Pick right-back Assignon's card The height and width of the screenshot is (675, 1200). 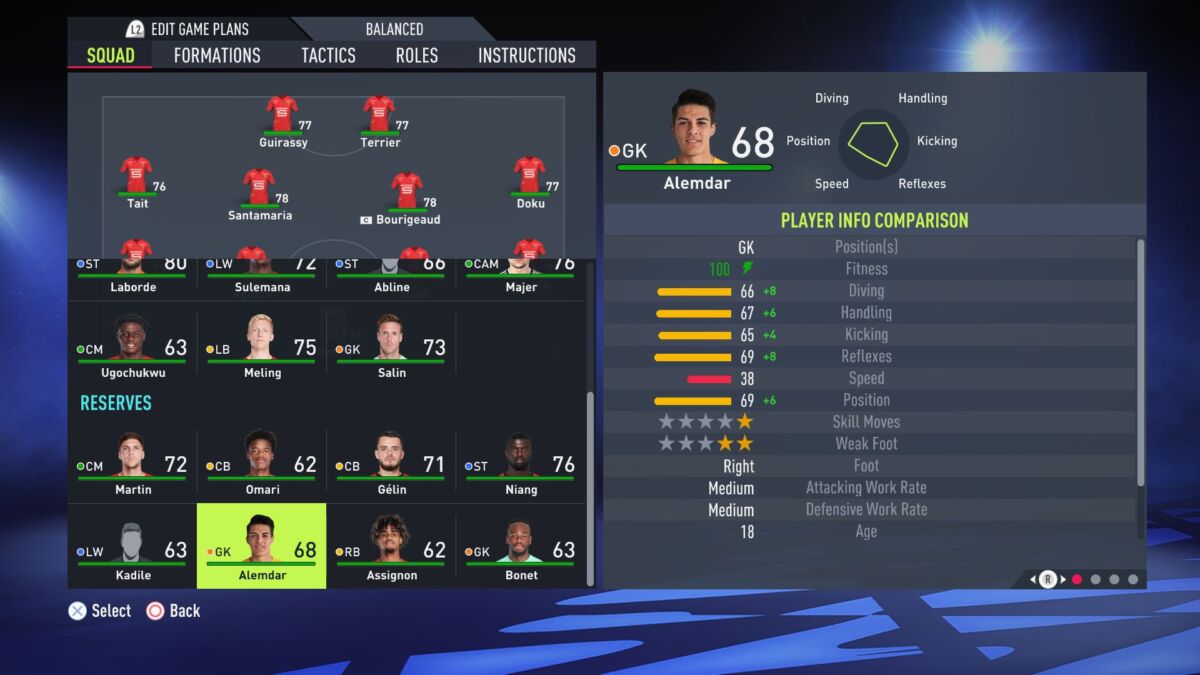pyautogui.click(x=391, y=546)
